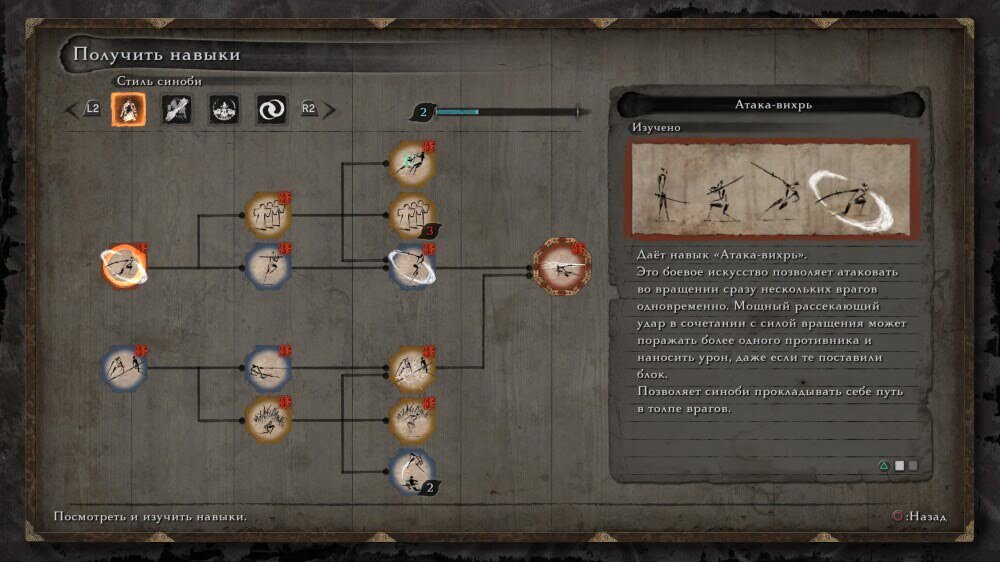The width and height of the screenshot is (1000, 562).
Task: Pick the three-figures skill node without a cost
Action: click(x=268, y=215)
